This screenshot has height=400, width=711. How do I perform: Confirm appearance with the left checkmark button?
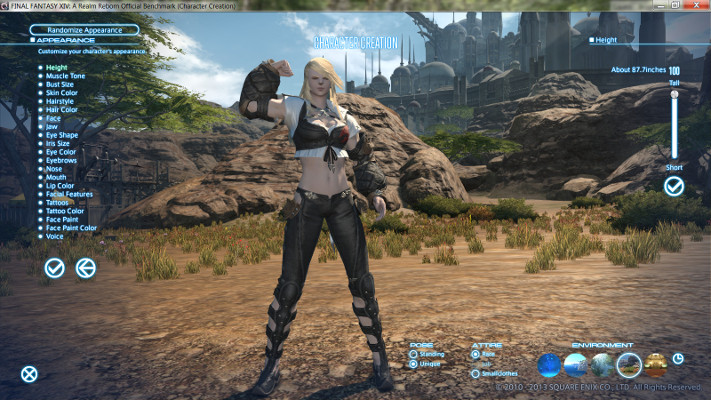click(55, 267)
